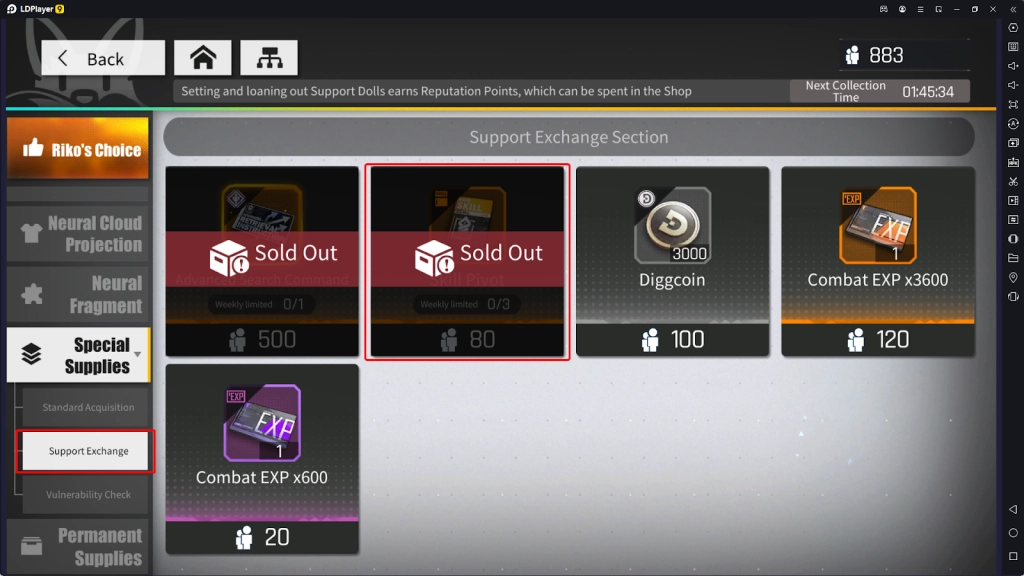Select the sold-out Advanced Search Command item
This screenshot has width=1024, height=576.
(262, 262)
